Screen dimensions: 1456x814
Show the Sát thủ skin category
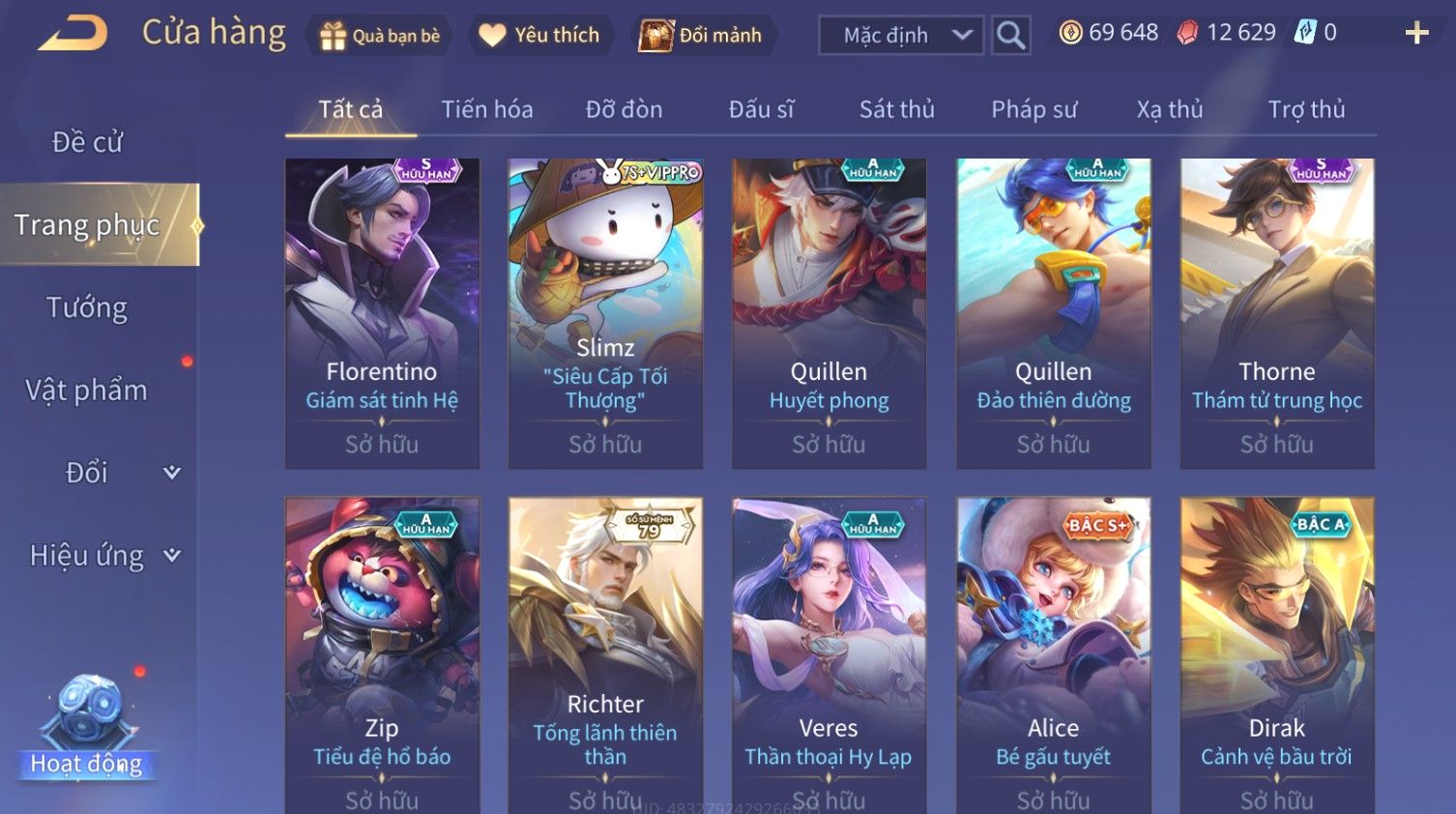896,109
